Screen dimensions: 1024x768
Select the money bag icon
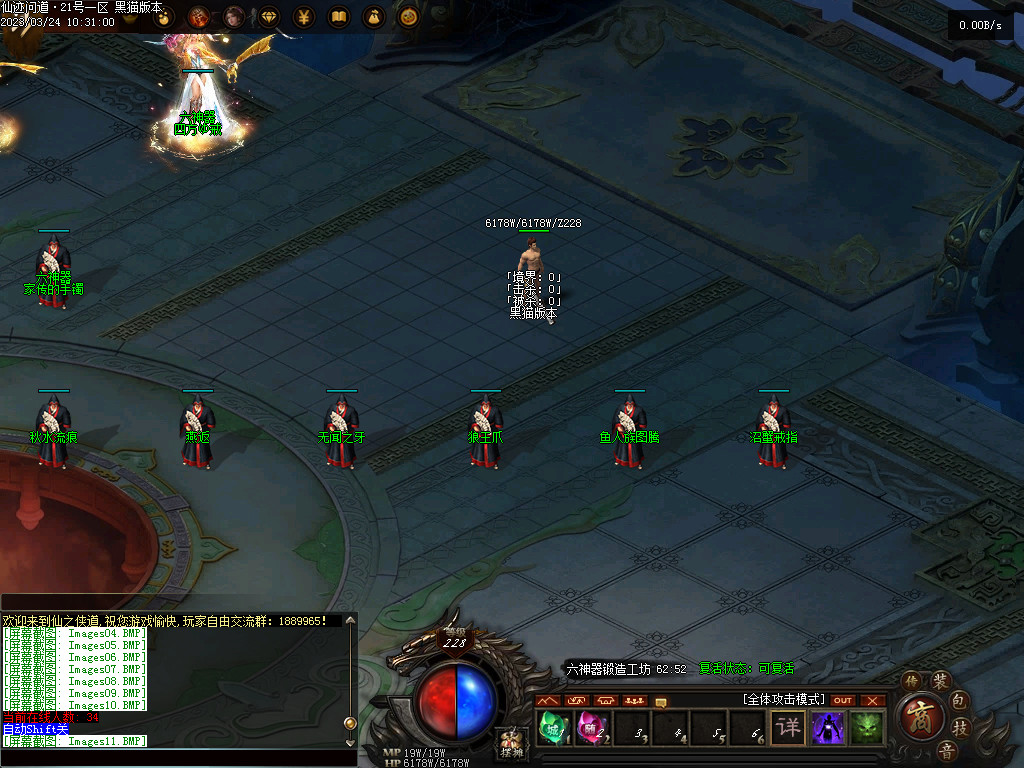[x=374, y=16]
